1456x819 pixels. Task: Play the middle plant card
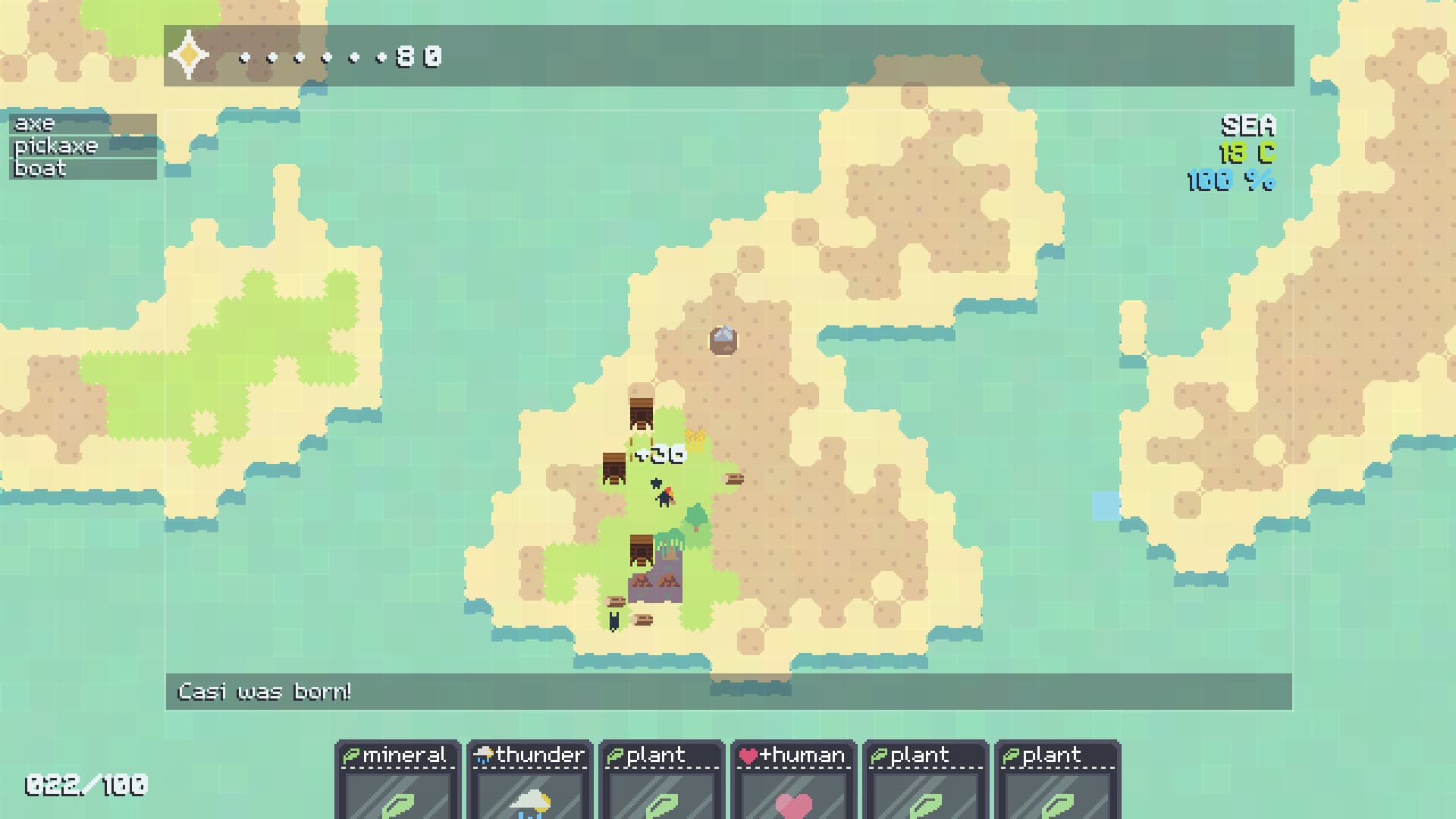tap(924, 781)
